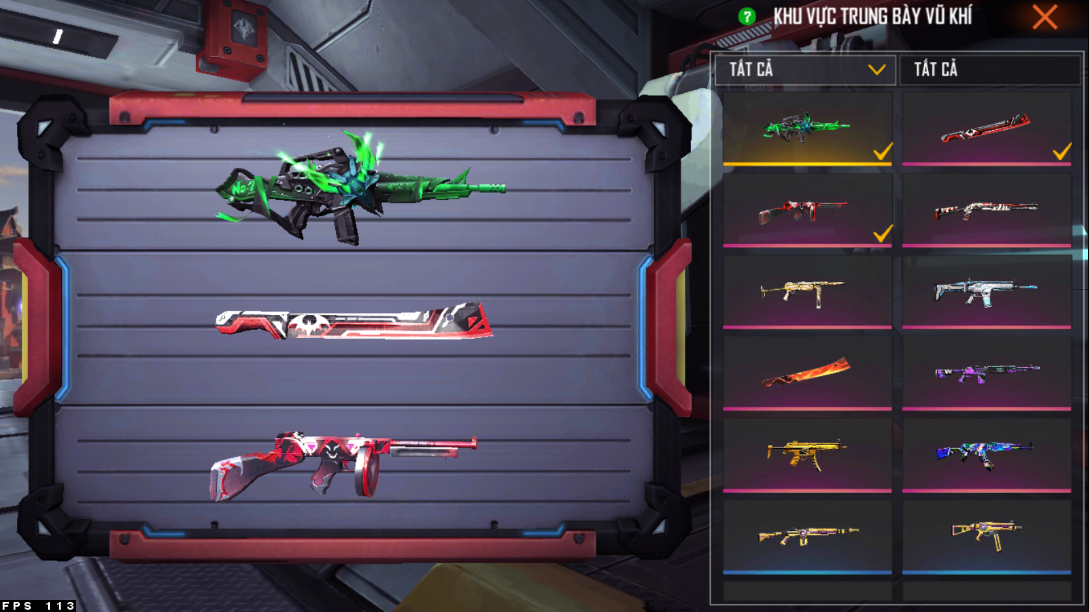
Task: Pick the orange flame machete skin
Action: point(807,372)
